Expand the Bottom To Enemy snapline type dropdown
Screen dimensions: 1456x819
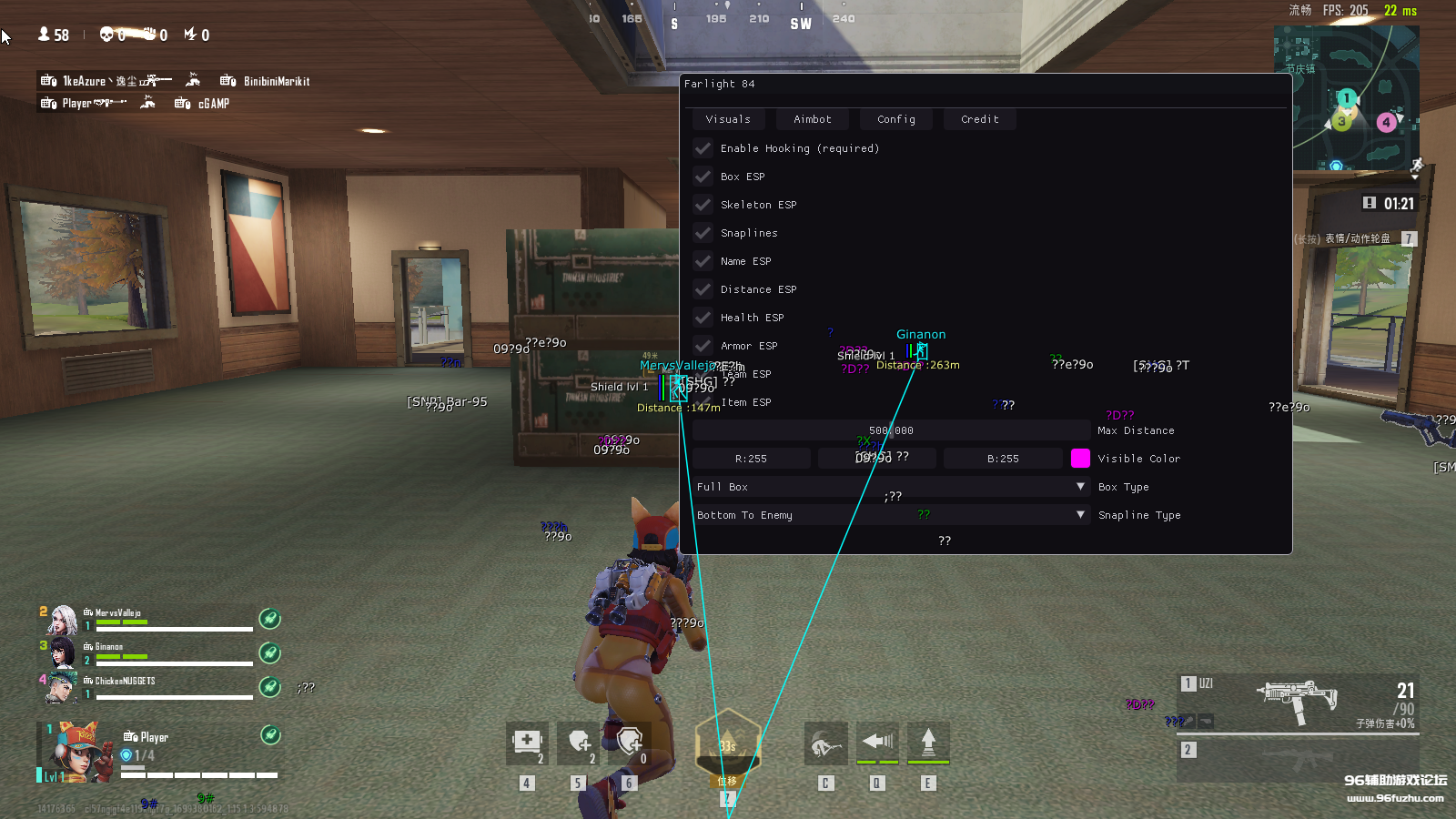click(887, 514)
